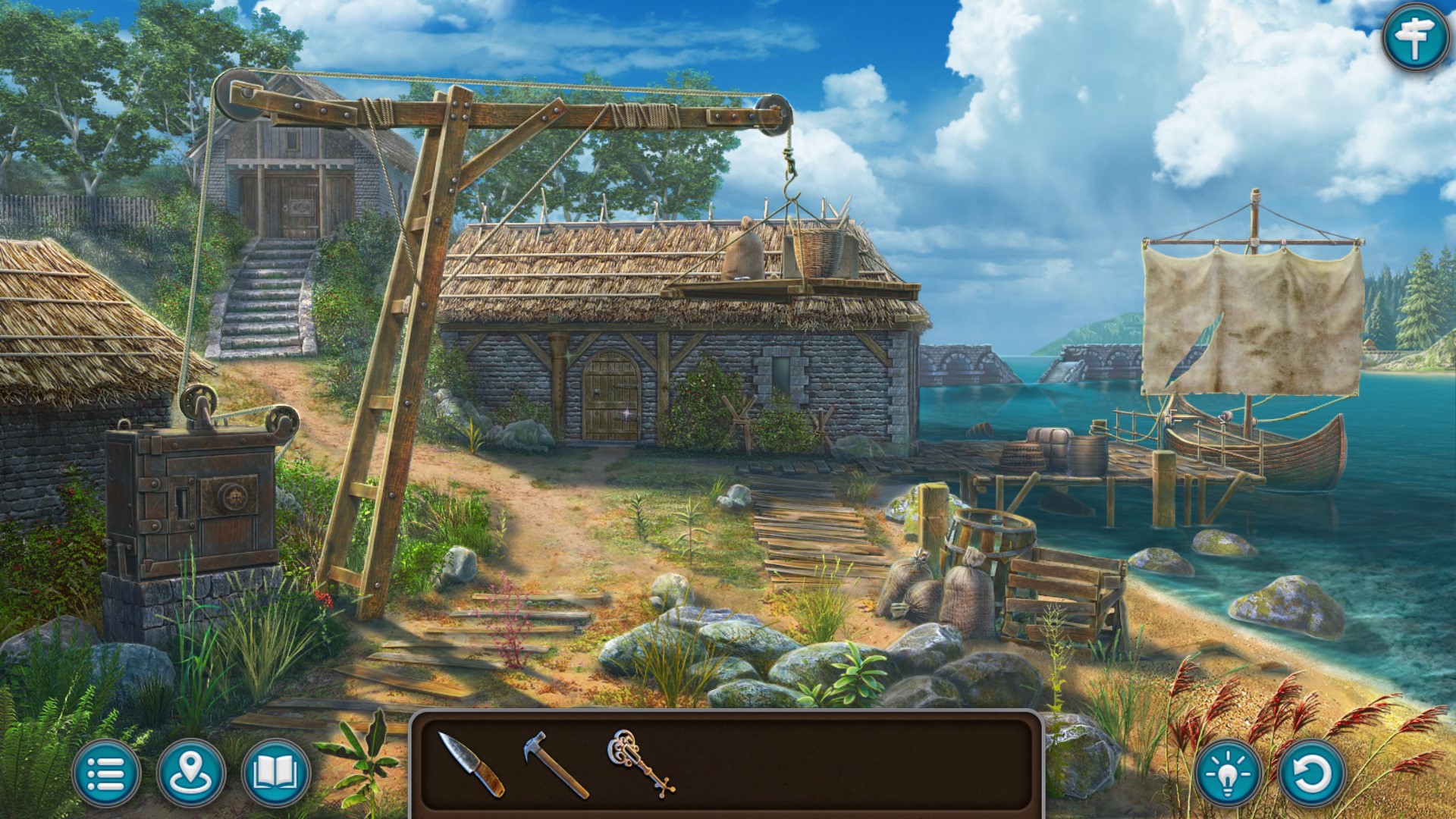This screenshot has height=819, width=1456.
Task: Use the lightbulb hint button
Action: click(x=1228, y=774)
